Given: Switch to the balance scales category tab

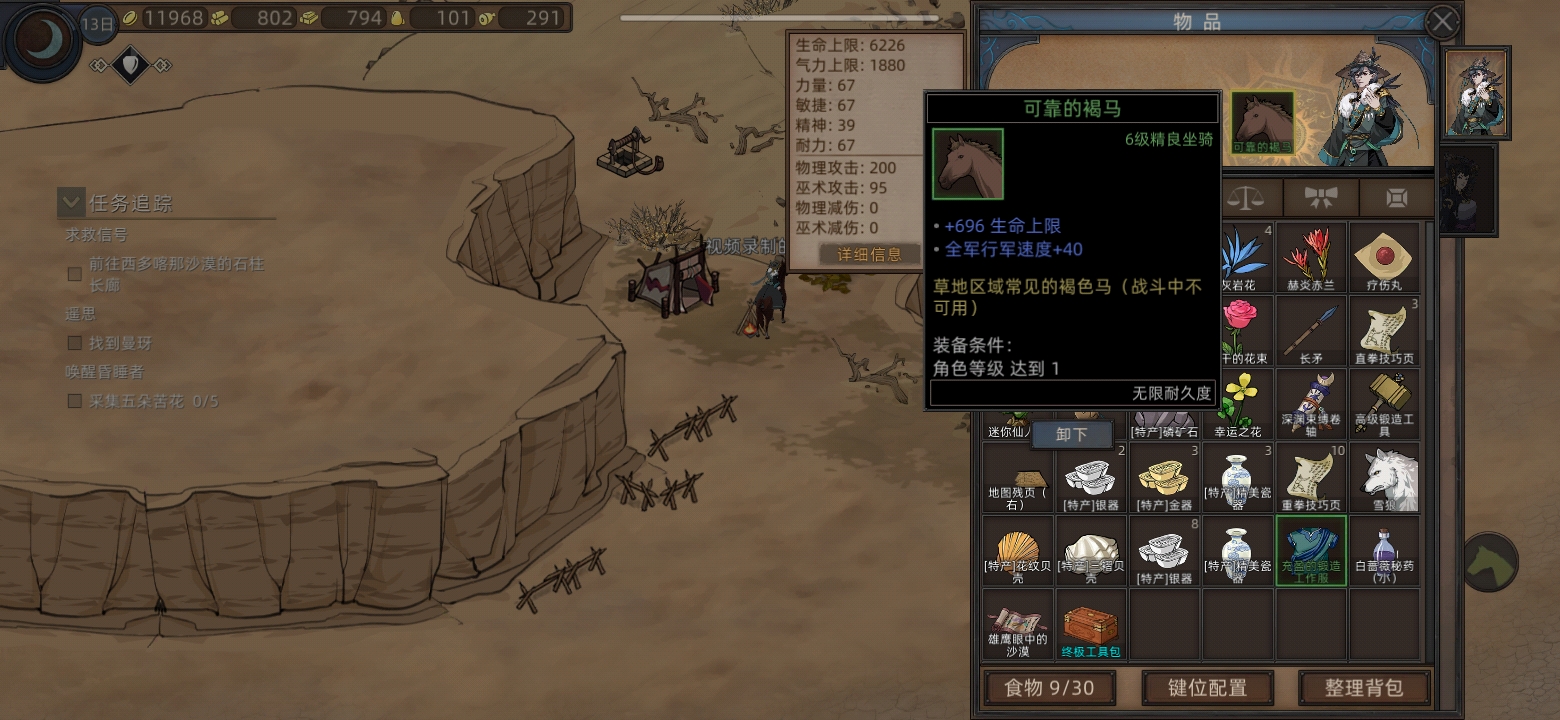Looking at the screenshot, I should click(x=1246, y=197).
